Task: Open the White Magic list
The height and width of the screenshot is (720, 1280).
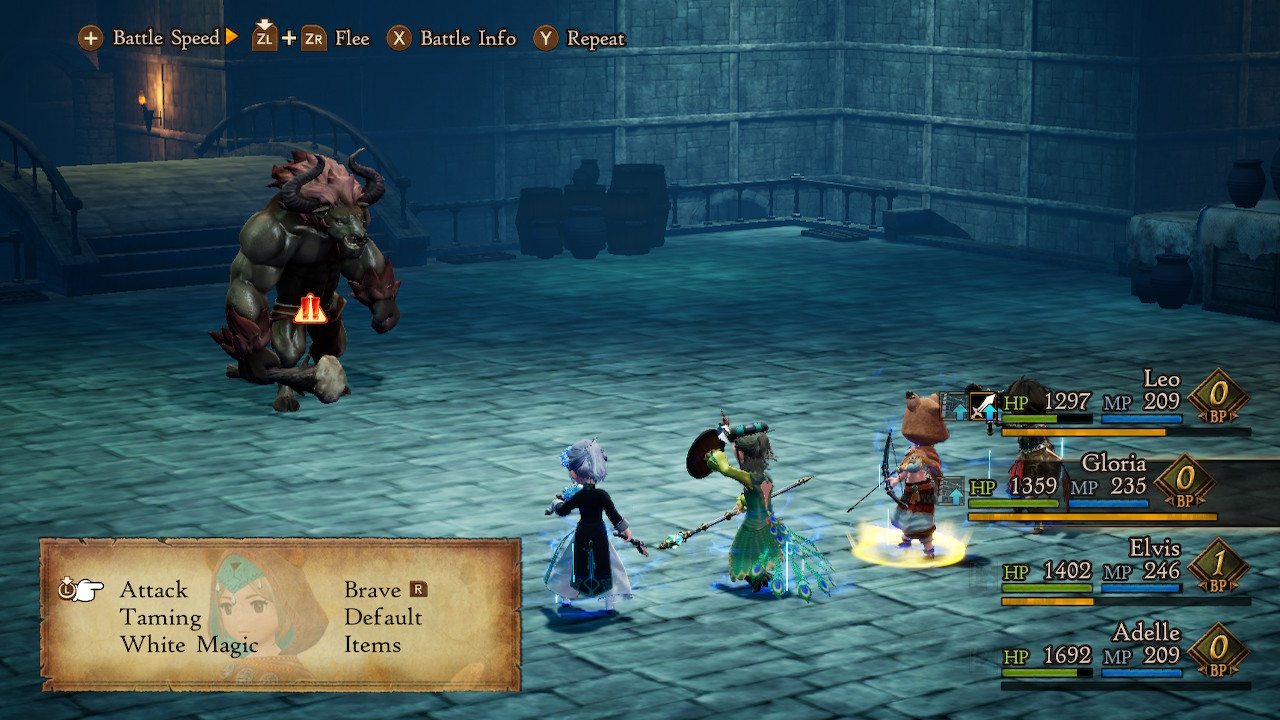Action: [x=189, y=645]
